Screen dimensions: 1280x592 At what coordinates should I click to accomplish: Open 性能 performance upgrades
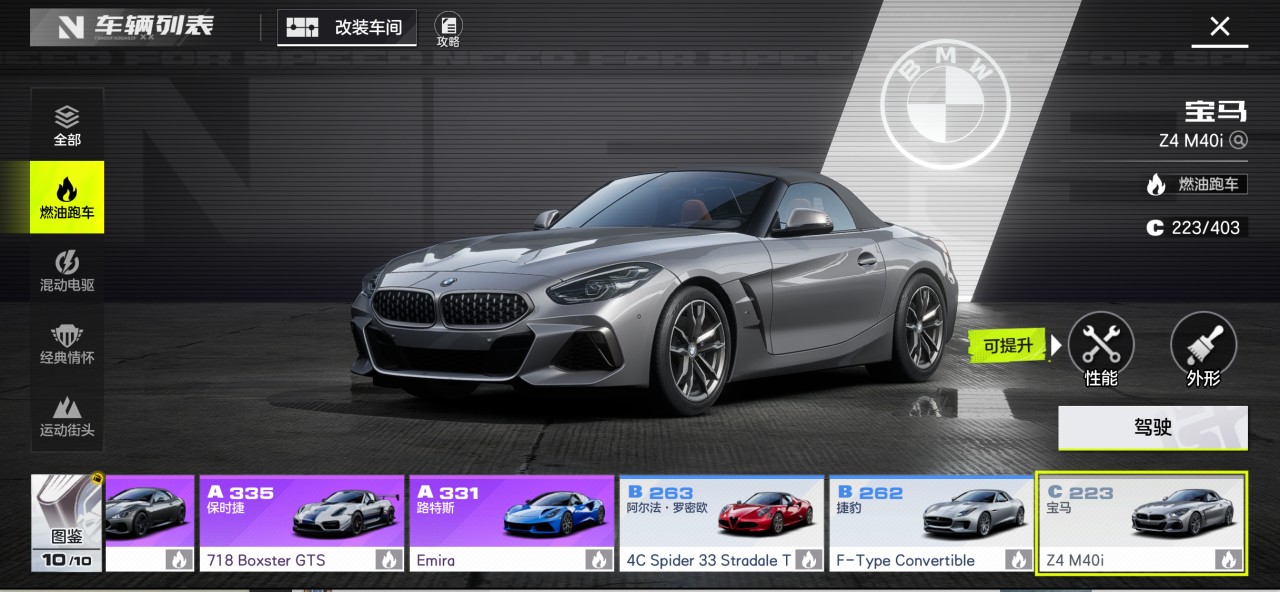[x=1101, y=348]
